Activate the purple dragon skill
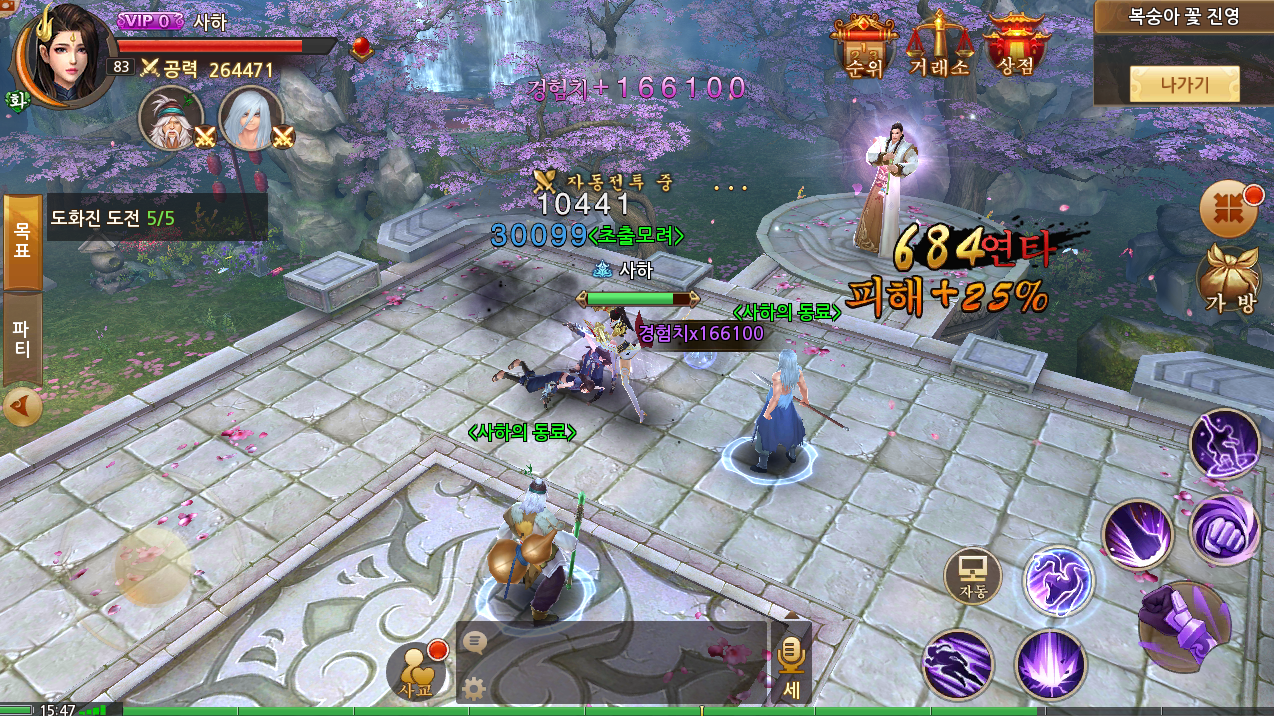This screenshot has height=716, width=1274. (x=1058, y=582)
